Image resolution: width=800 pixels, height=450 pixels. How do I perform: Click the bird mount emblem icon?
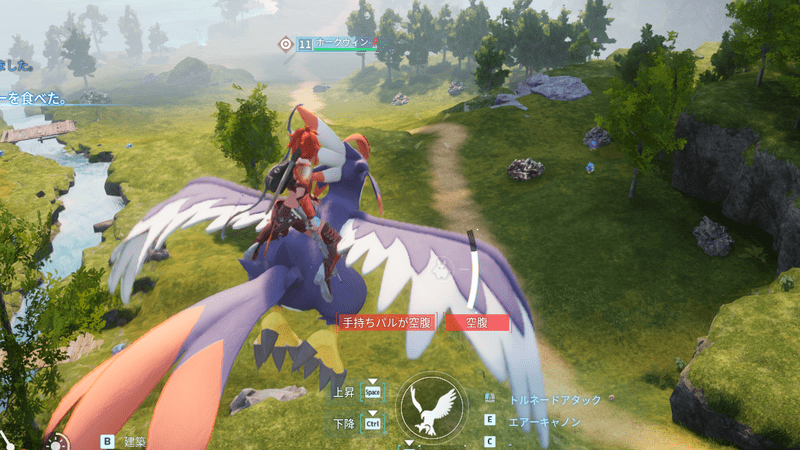tap(433, 408)
